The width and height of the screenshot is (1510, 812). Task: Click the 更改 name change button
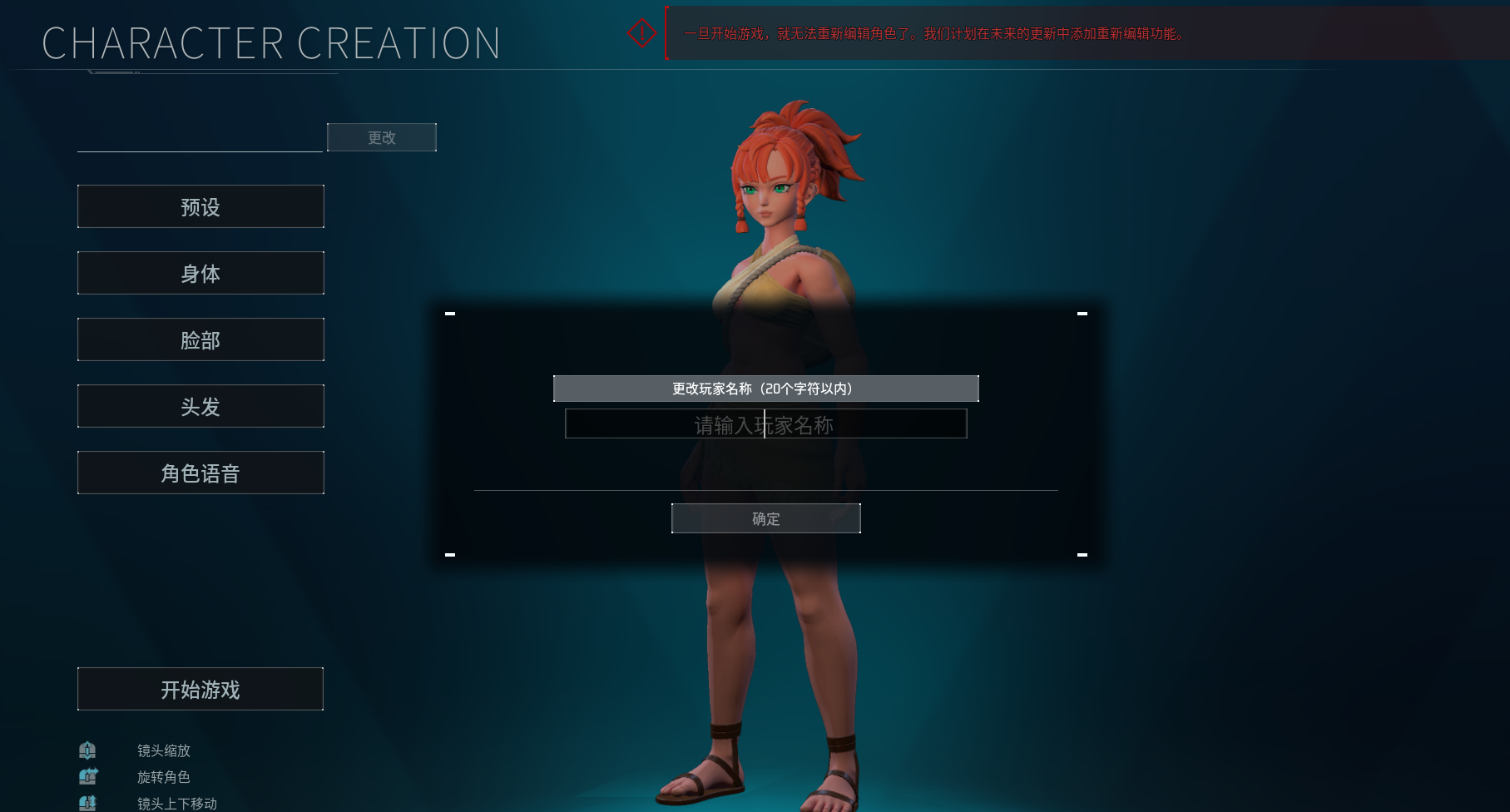point(381,137)
